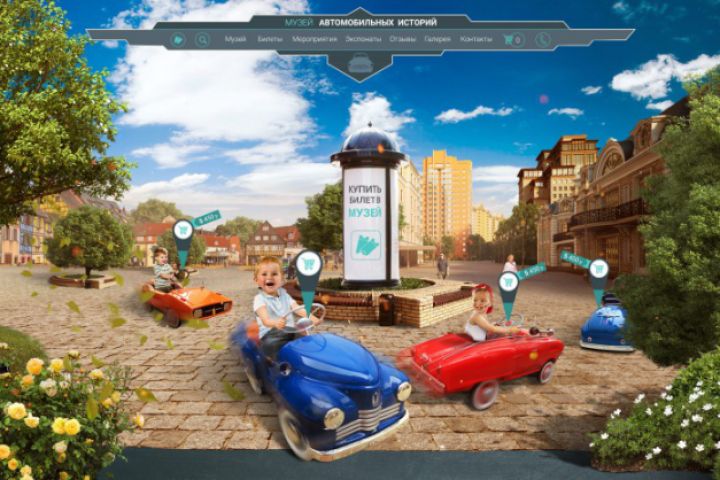The height and width of the screenshot is (480, 720).
Task: Open the Галерея section
Action: [436, 39]
